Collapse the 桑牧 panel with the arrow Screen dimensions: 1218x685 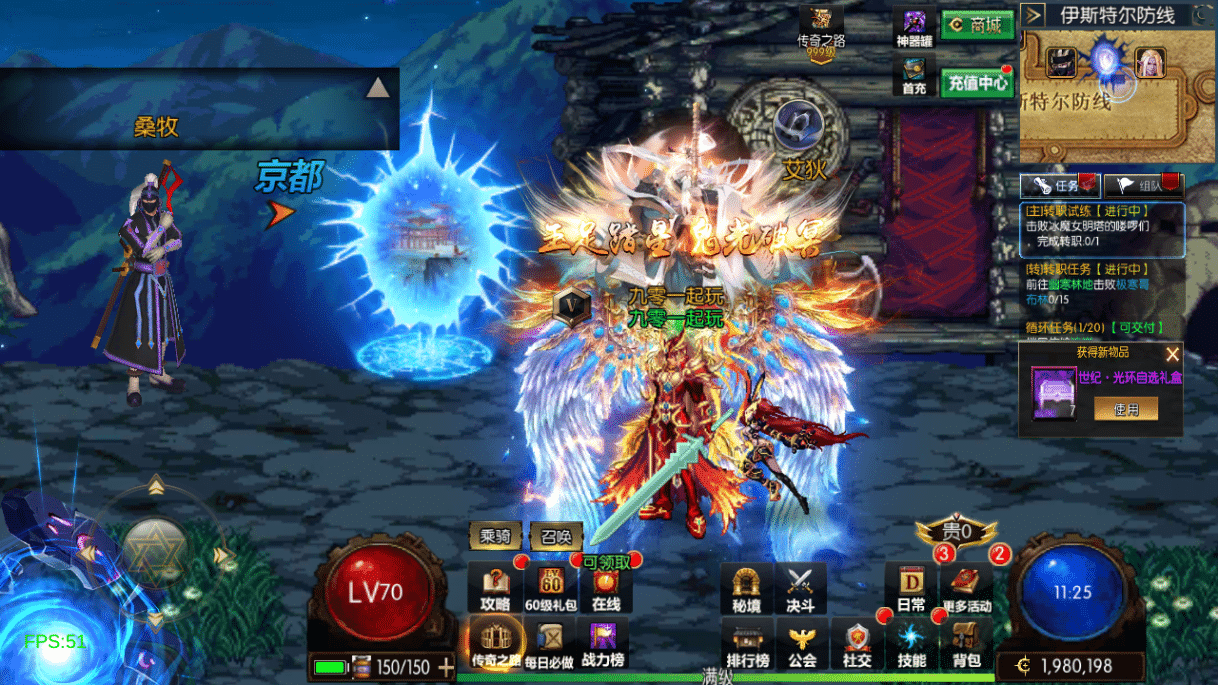[377, 88]
